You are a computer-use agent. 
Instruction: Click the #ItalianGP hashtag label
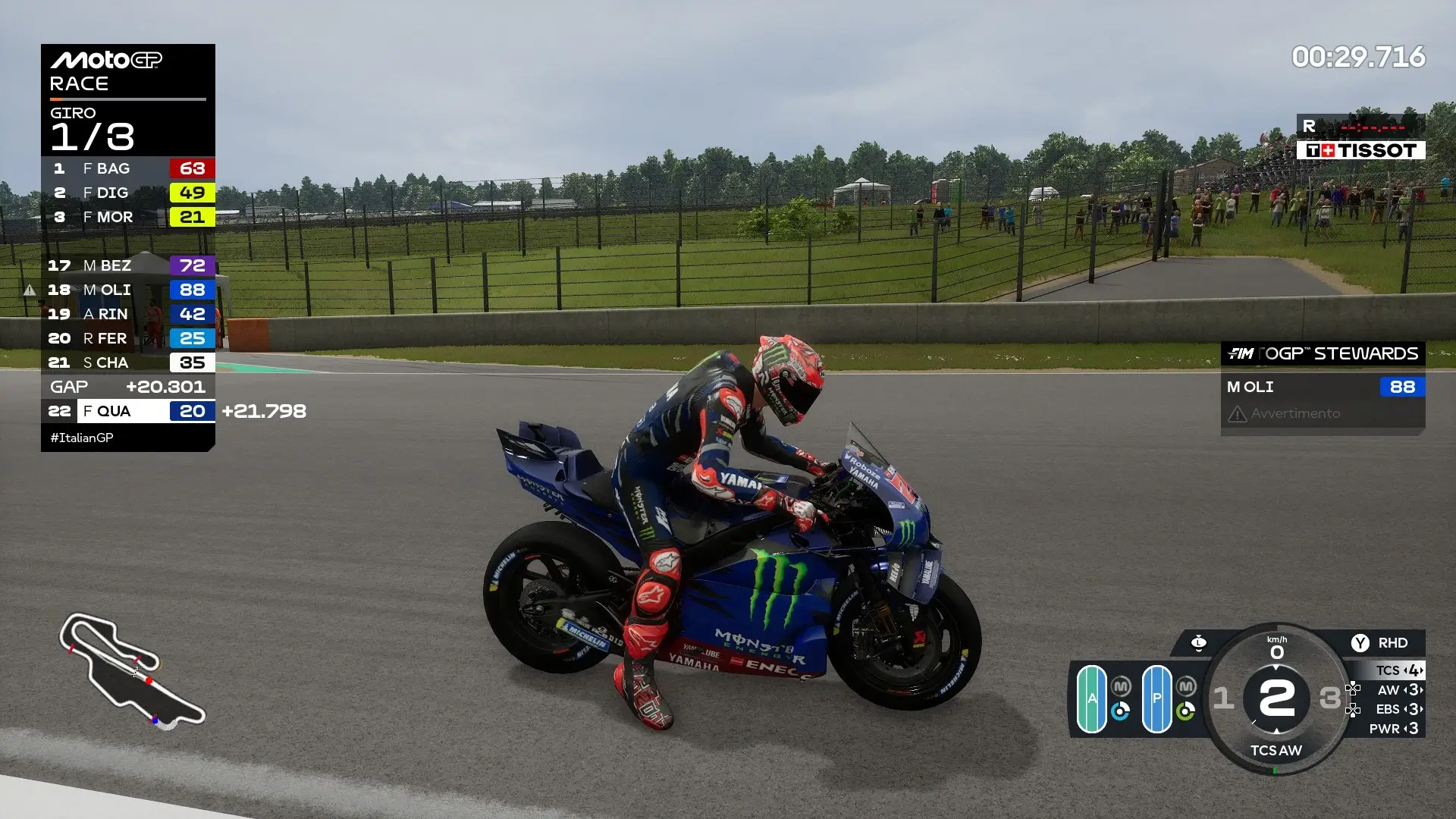click(82, 438)
